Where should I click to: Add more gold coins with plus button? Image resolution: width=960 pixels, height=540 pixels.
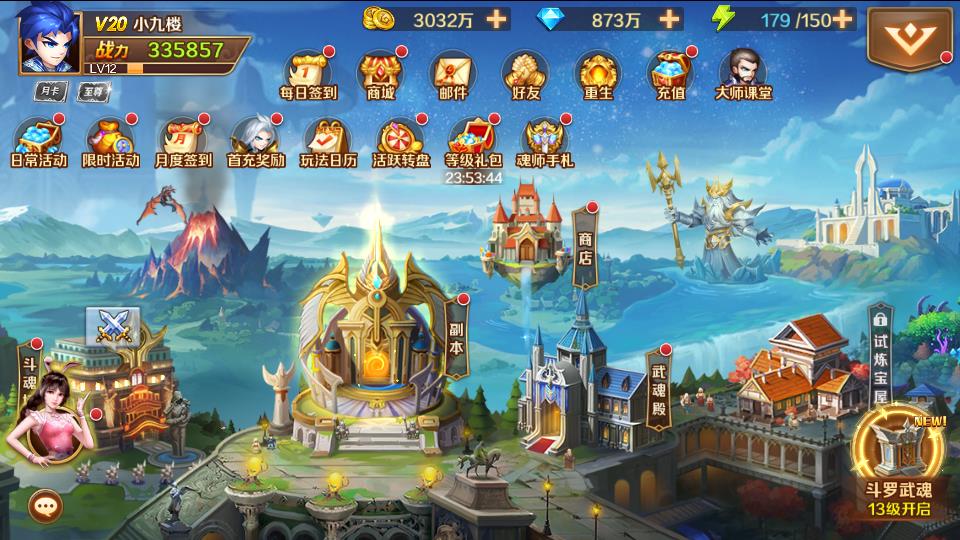click(x=497, y=19)
